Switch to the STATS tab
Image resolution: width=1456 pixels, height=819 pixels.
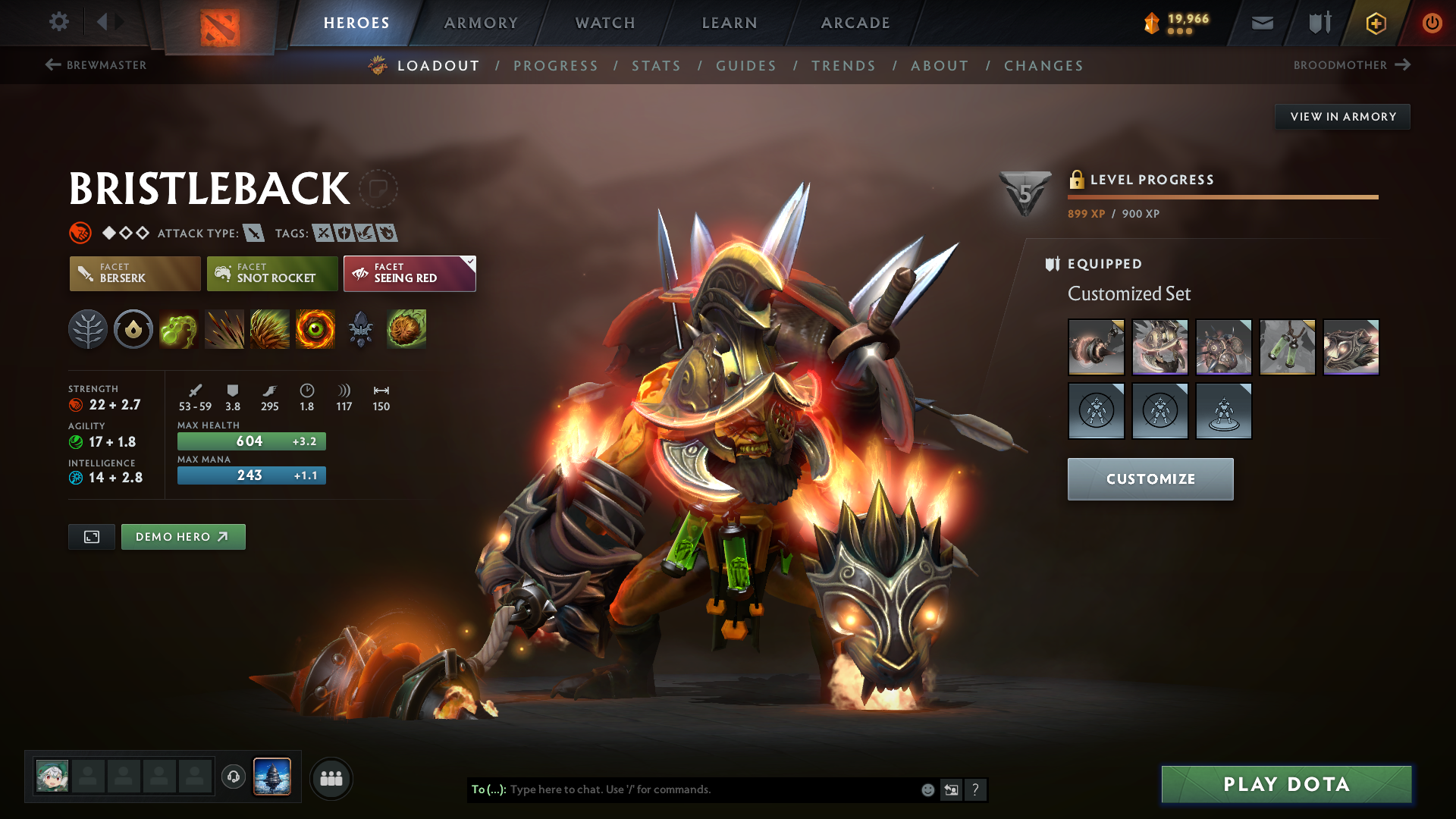coord(656,66)
